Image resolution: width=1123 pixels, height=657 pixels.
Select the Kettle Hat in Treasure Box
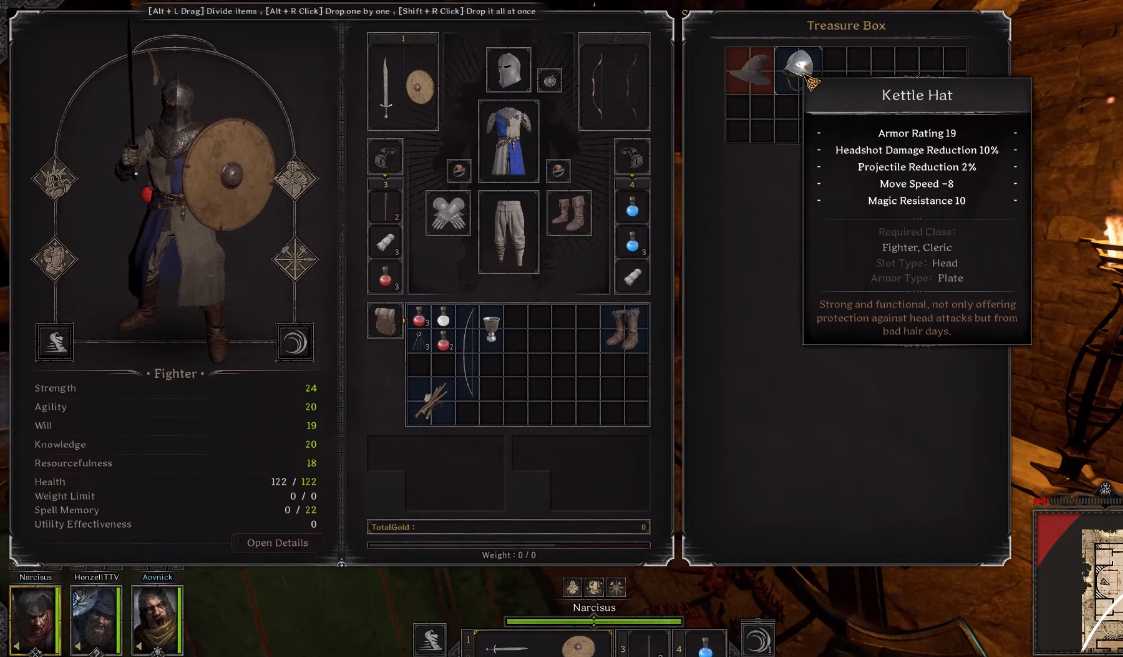798,66
